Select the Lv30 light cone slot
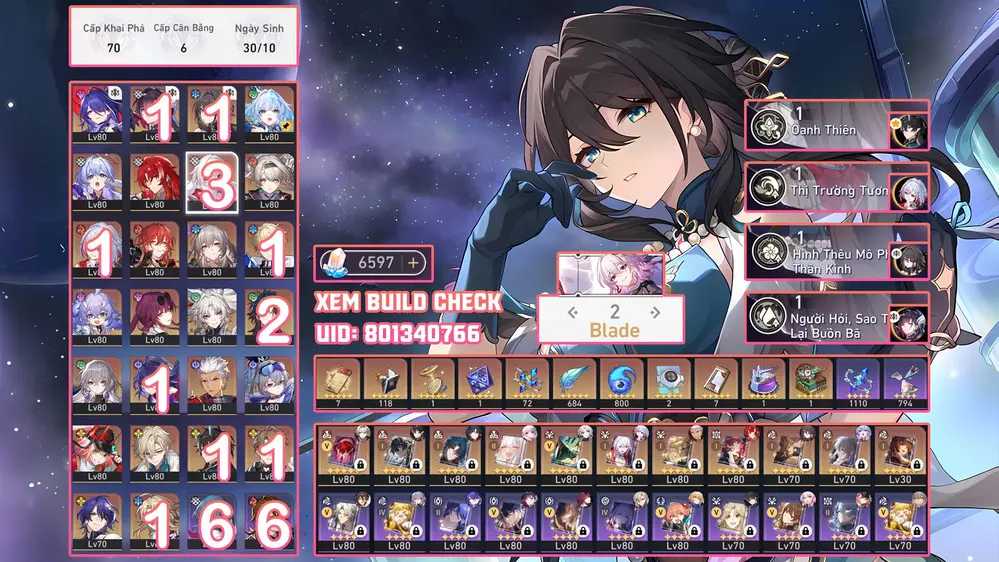999x562 pixels. [901, 452]
